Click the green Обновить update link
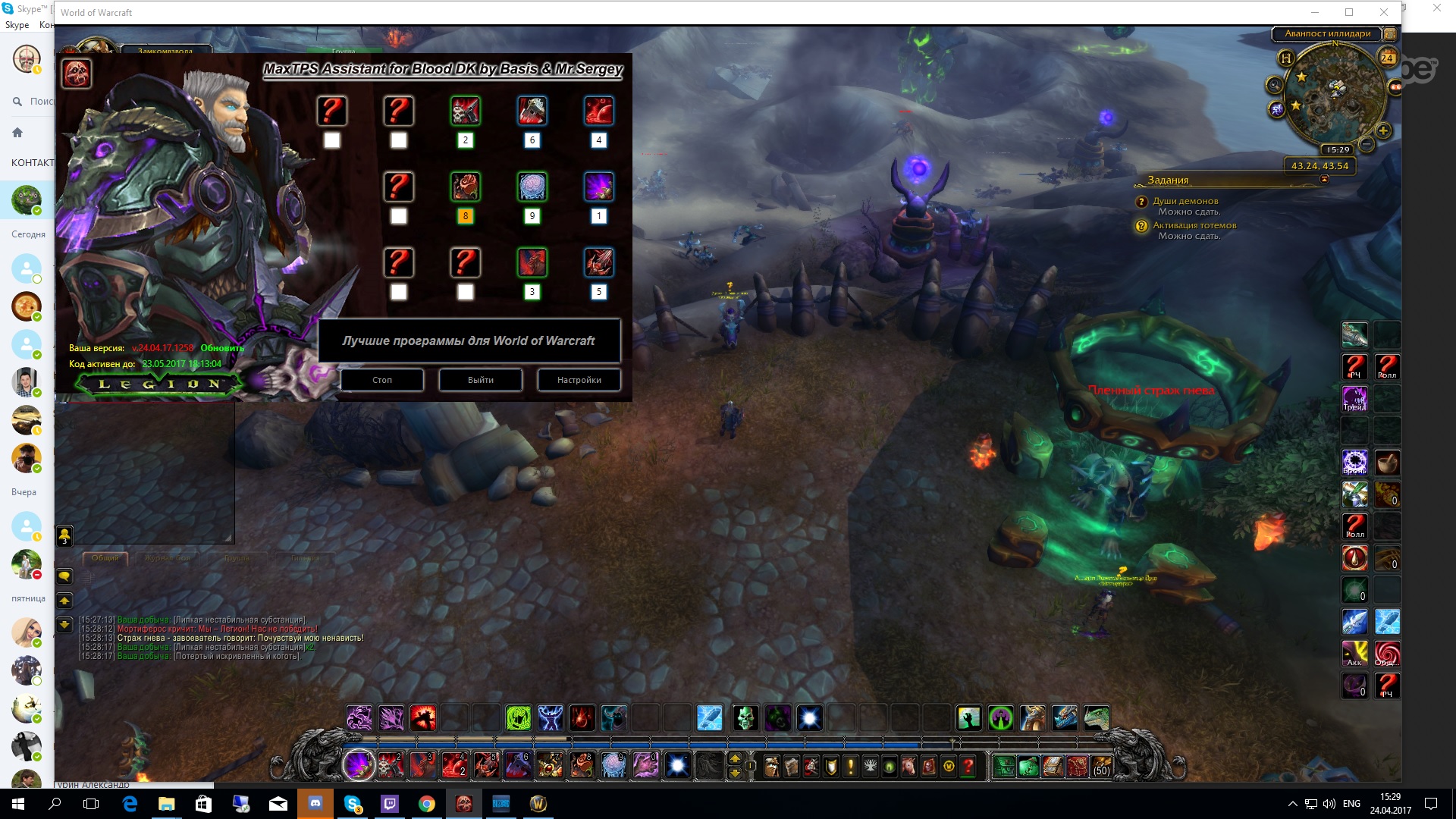 222,348
